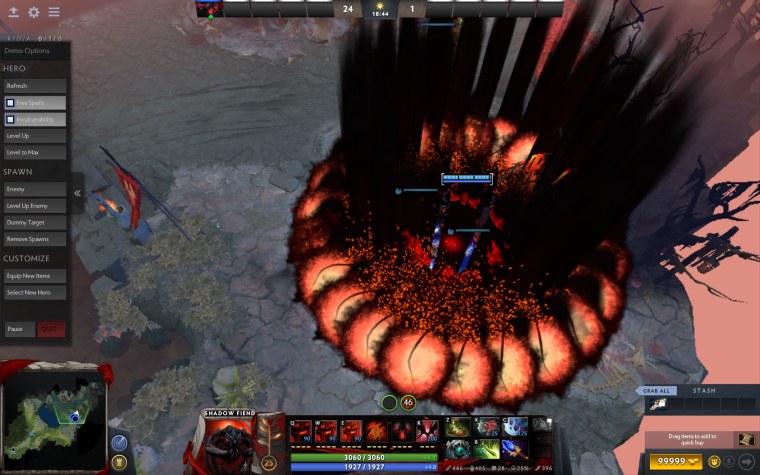Spawn a Dummy Target

(x=35, y=222)
